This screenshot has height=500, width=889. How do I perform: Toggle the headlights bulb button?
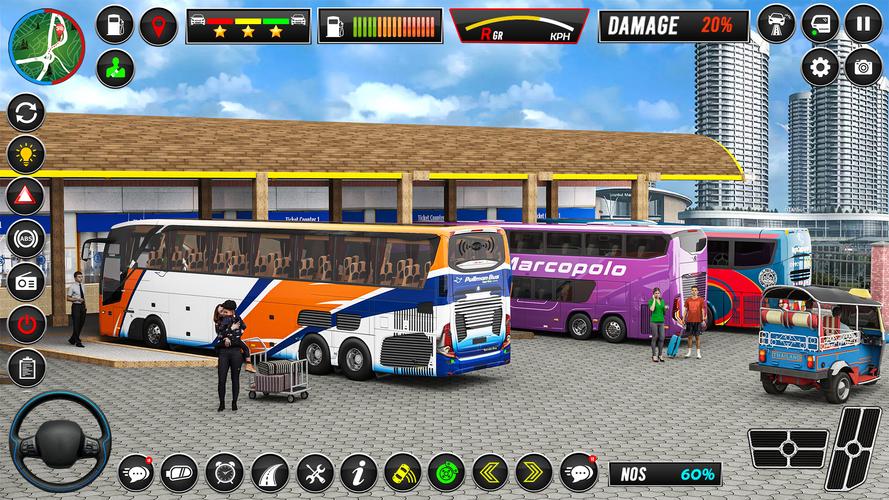coord(26,154)
